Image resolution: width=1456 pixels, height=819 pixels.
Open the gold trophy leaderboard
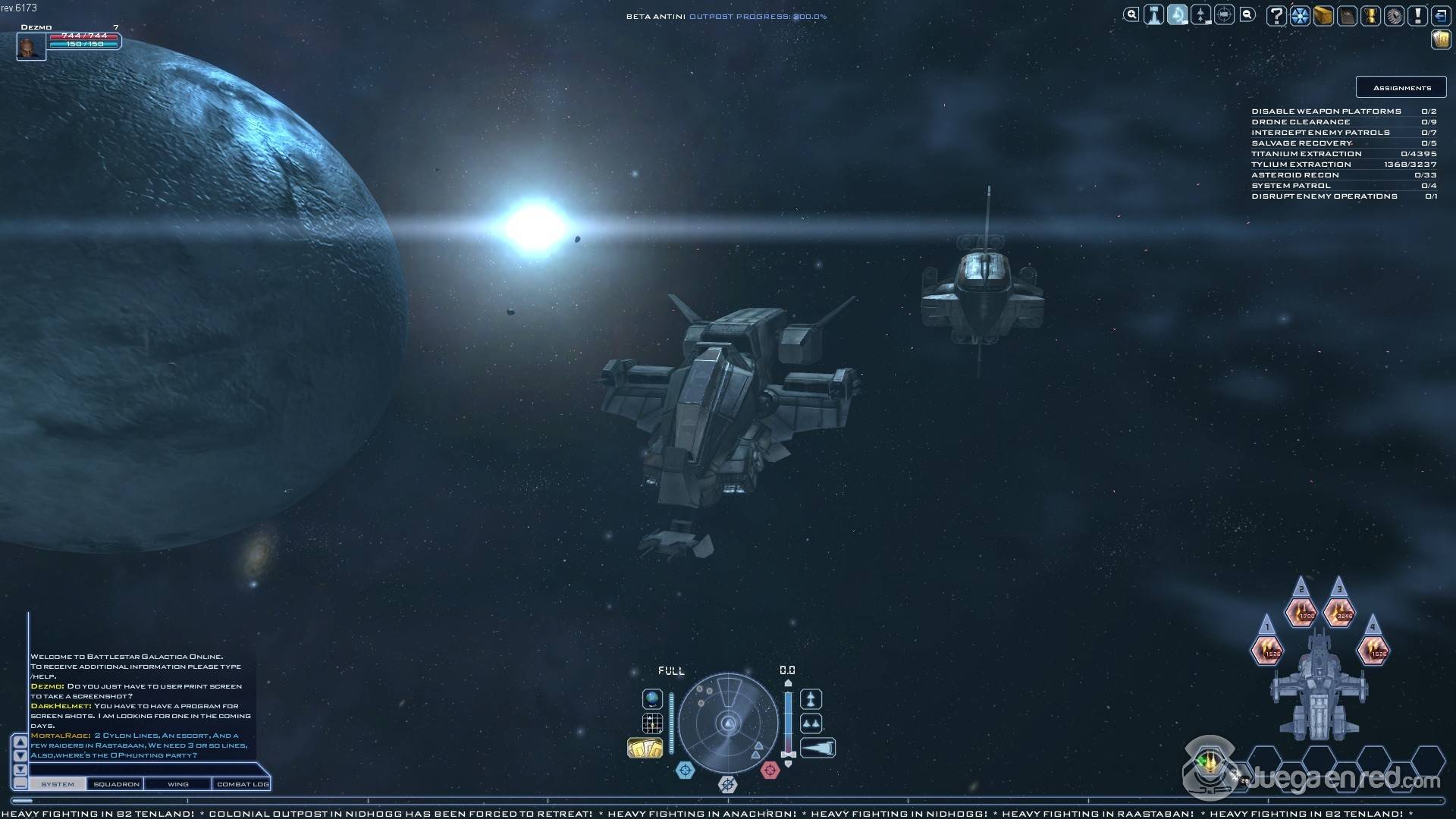point(1370,16)
